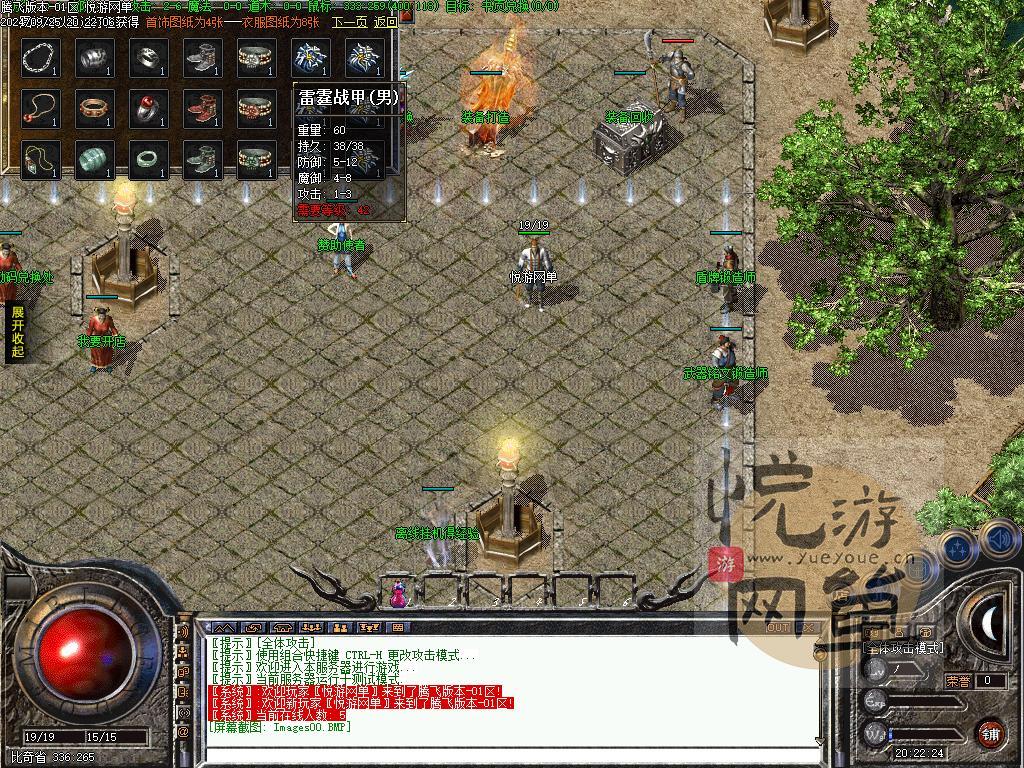Screen dimensions: 1024x768
Task: Go to next page via 下一页
Action: pyautogui.click(x=349, y=22)
